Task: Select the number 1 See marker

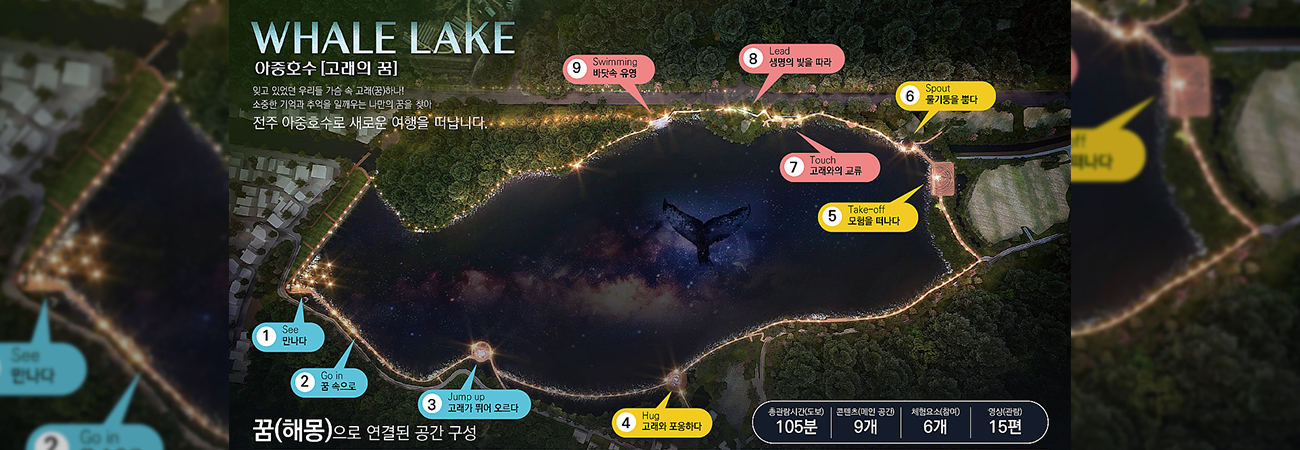Action: pos(286,336)
